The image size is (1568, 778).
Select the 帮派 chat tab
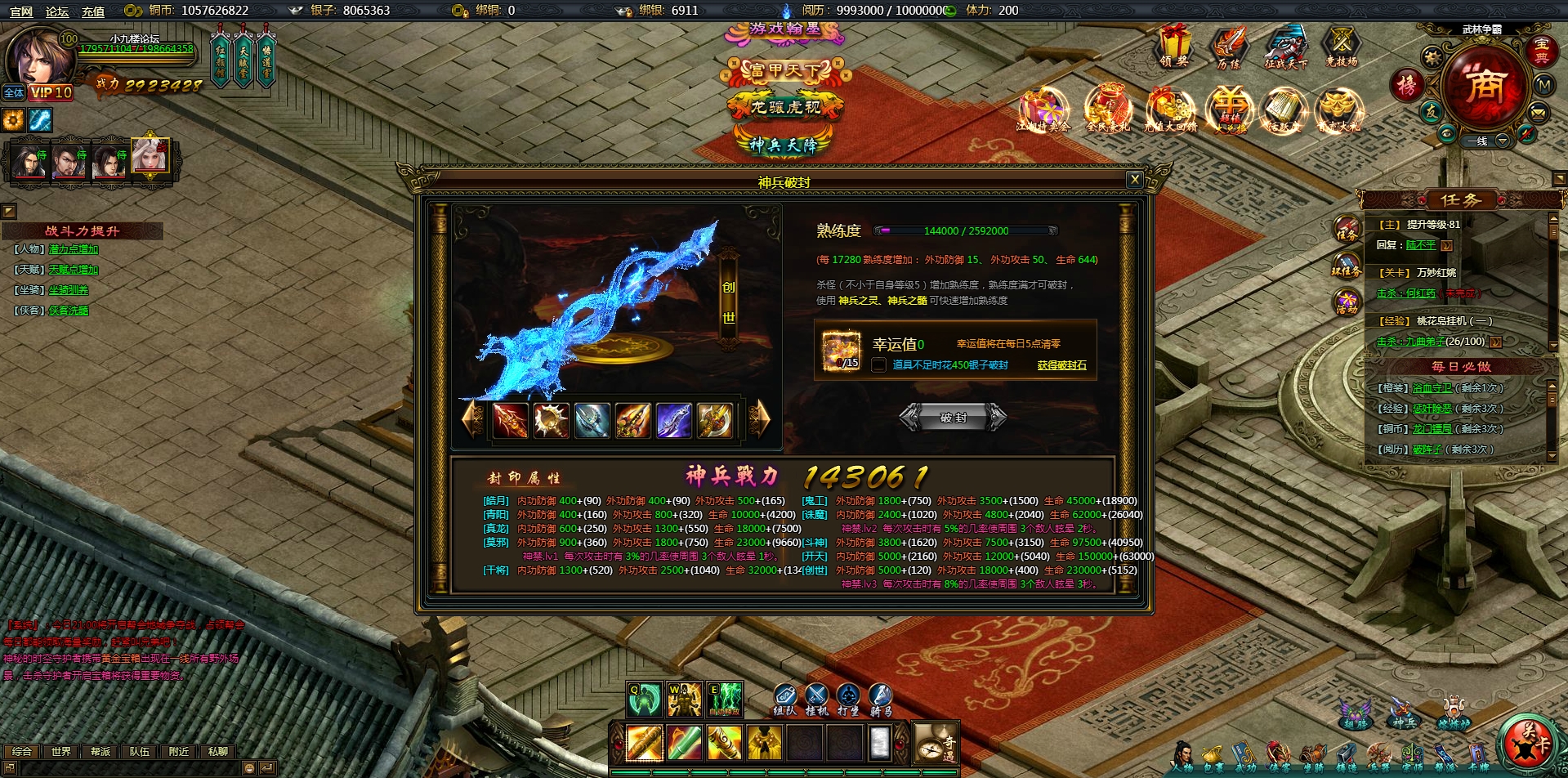point(101,751)
